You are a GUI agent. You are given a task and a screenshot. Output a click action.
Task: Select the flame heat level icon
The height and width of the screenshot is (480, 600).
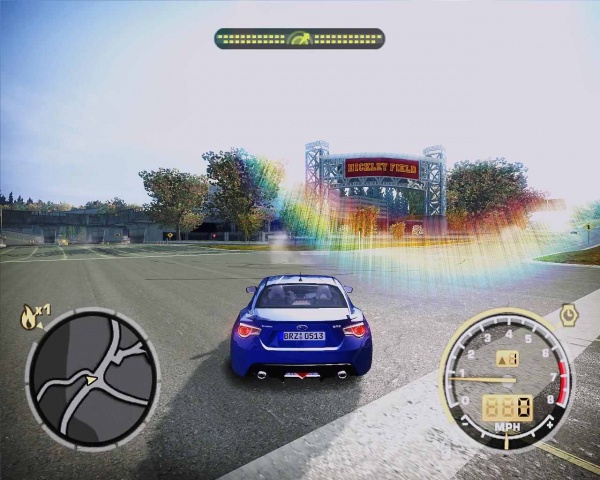[29, 318]
